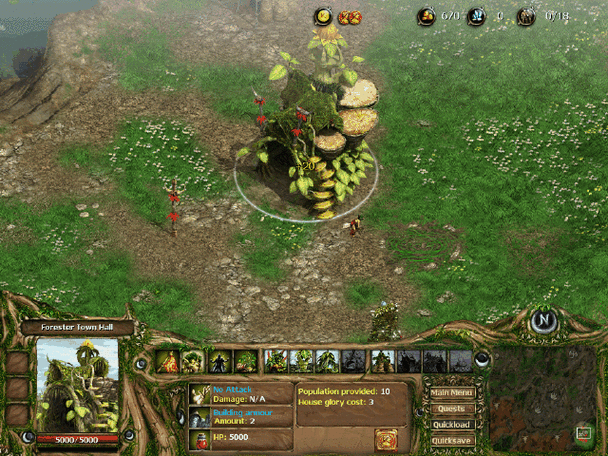Open the Quests log
Image resolution: width=608 pixels, height=456 pixels.
pyautogui.click(x=452, y=408)
